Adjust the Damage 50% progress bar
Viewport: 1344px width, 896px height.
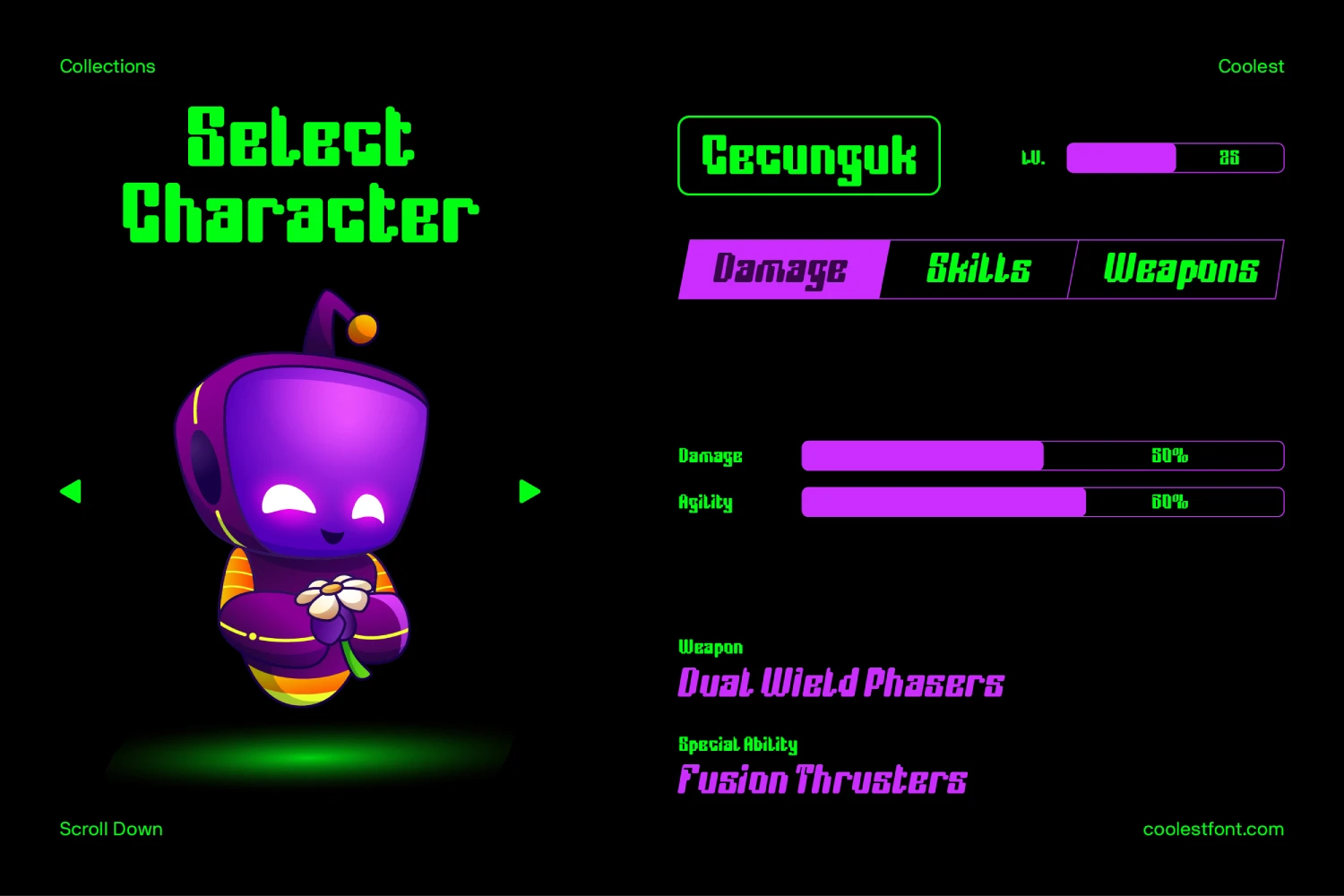click(1042, 456)
